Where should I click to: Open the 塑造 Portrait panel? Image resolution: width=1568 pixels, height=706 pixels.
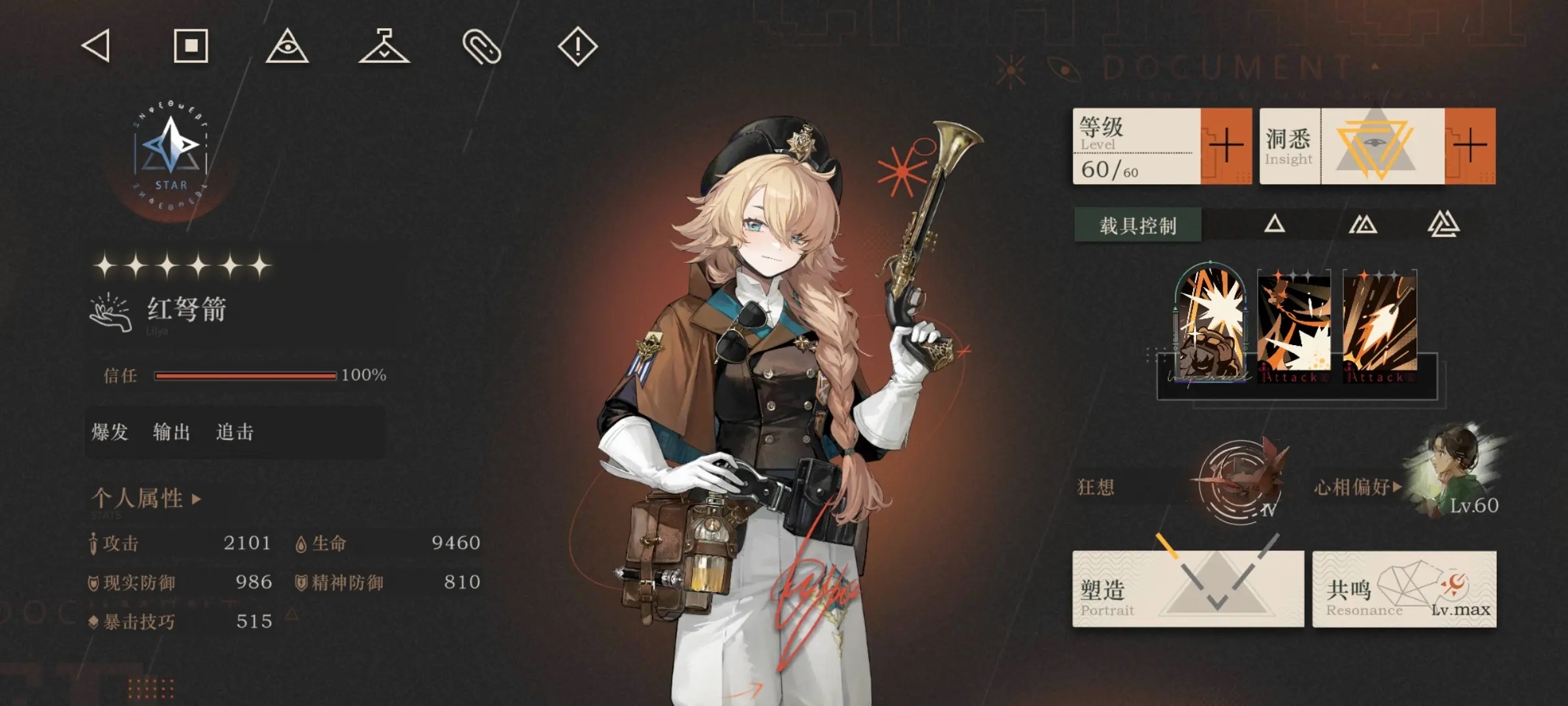pos(1188,588)
